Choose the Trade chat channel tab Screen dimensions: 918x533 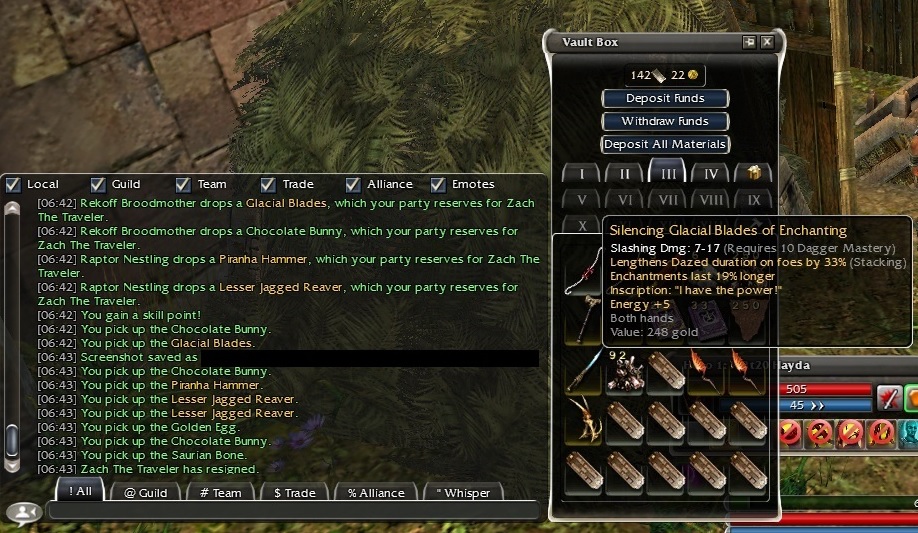tap(294, 492)
